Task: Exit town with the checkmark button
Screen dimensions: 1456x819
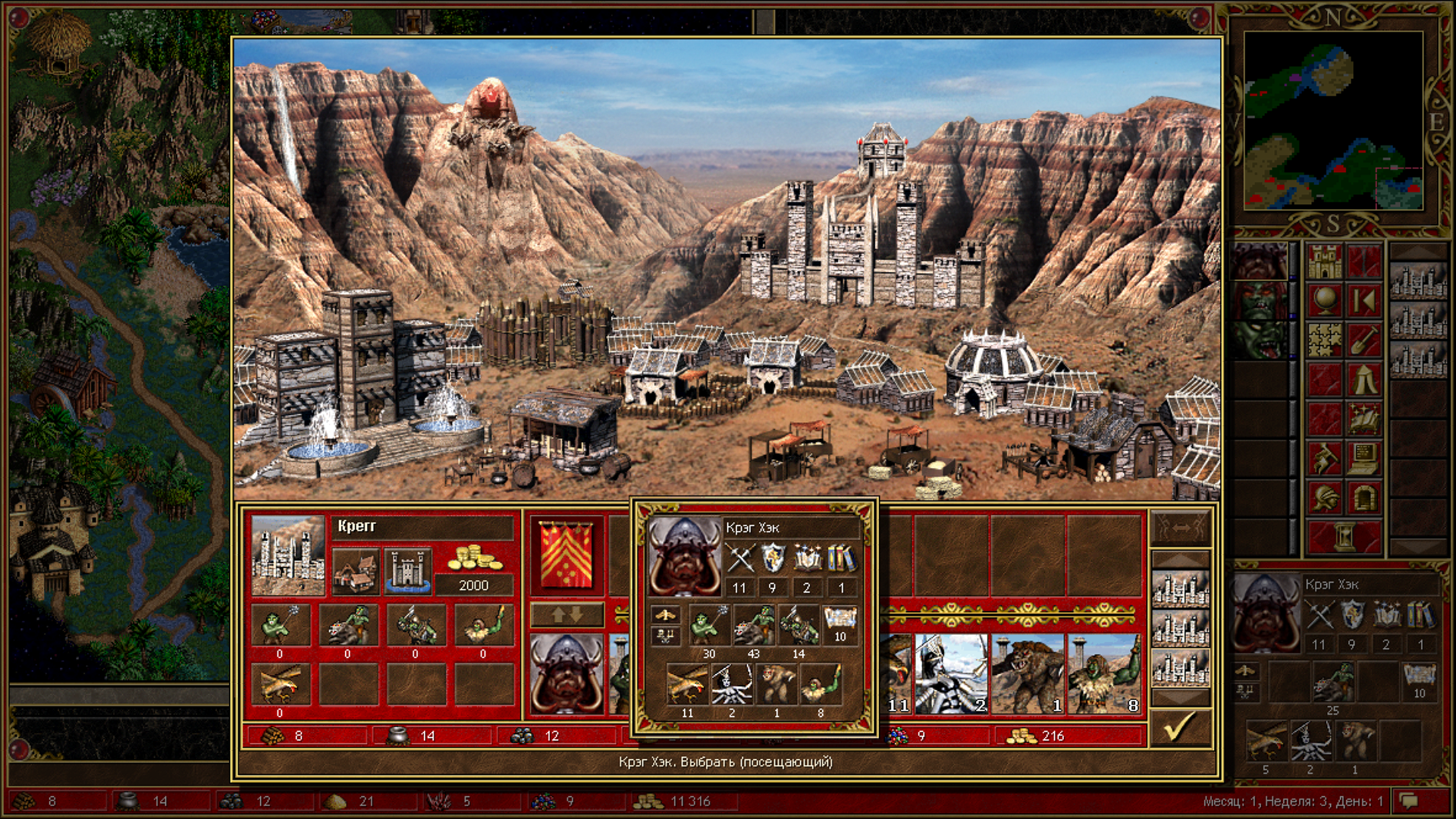Action: pos(1180,728)
